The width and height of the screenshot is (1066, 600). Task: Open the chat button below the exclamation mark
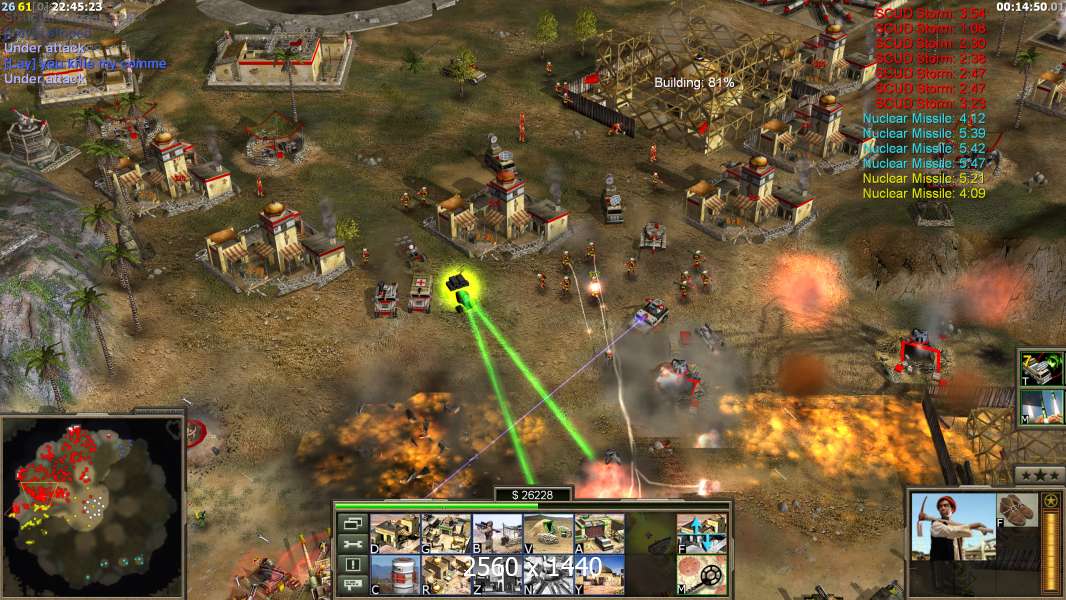point(351,584)
